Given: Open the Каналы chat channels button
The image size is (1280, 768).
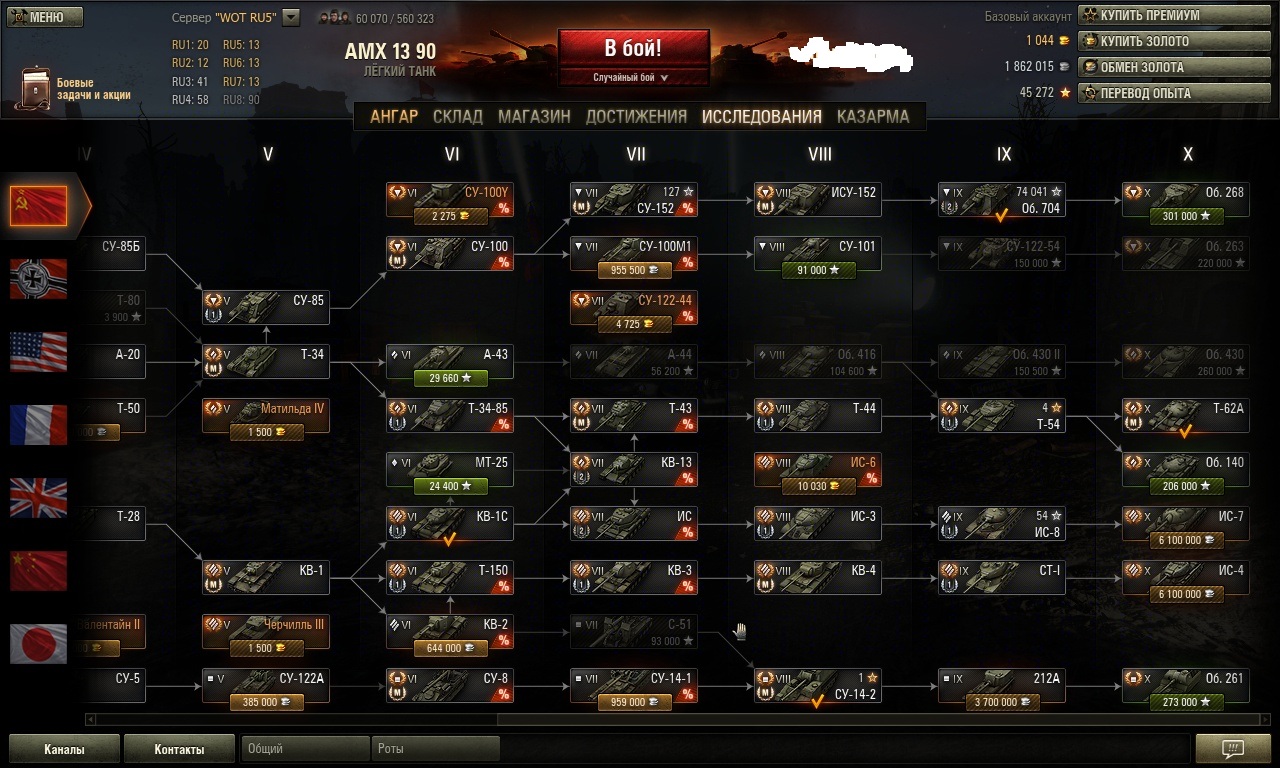Looking at the screenshot, I should coord(64,749).
